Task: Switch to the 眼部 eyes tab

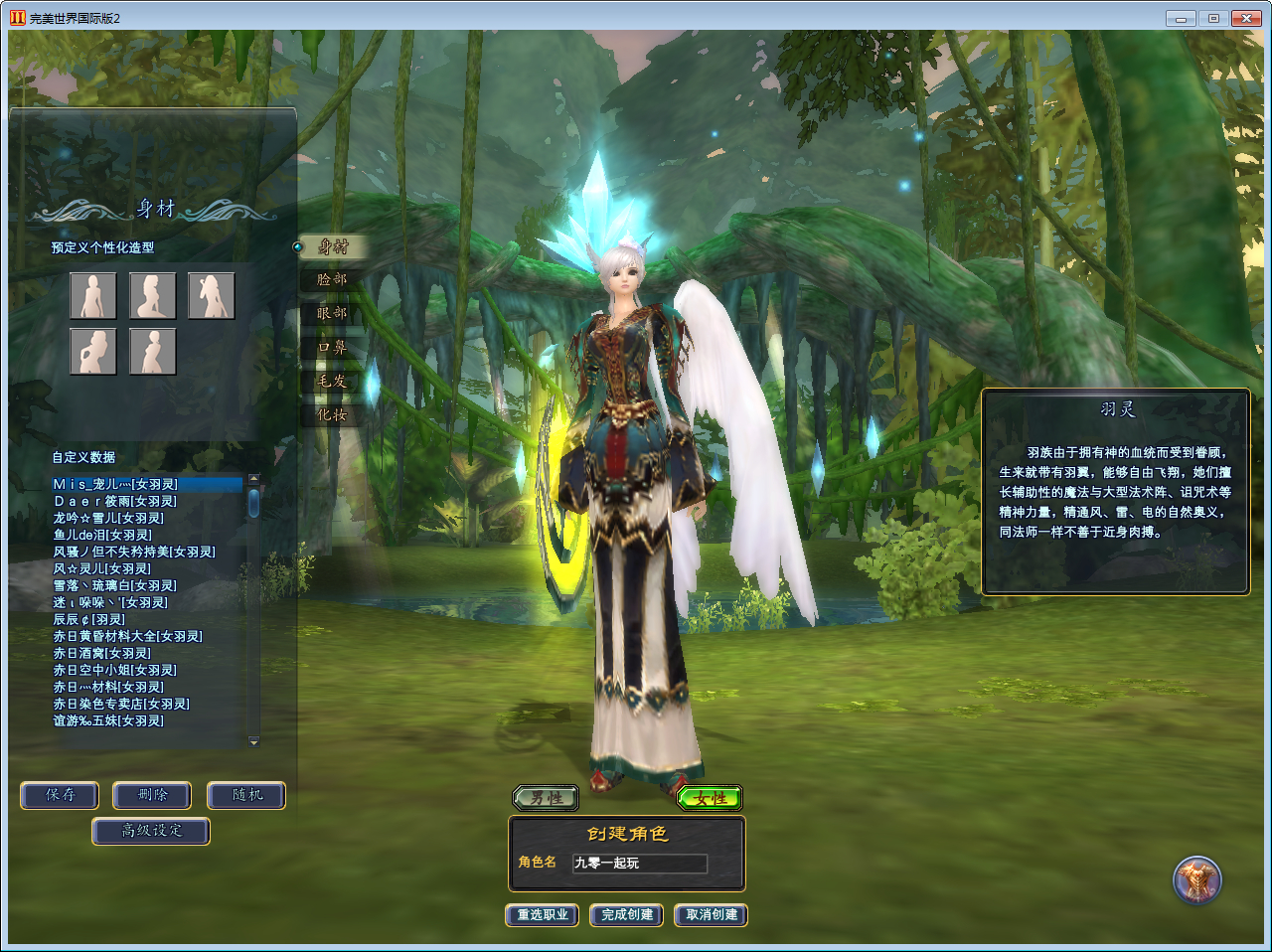Action: click(x=332, y=313)
